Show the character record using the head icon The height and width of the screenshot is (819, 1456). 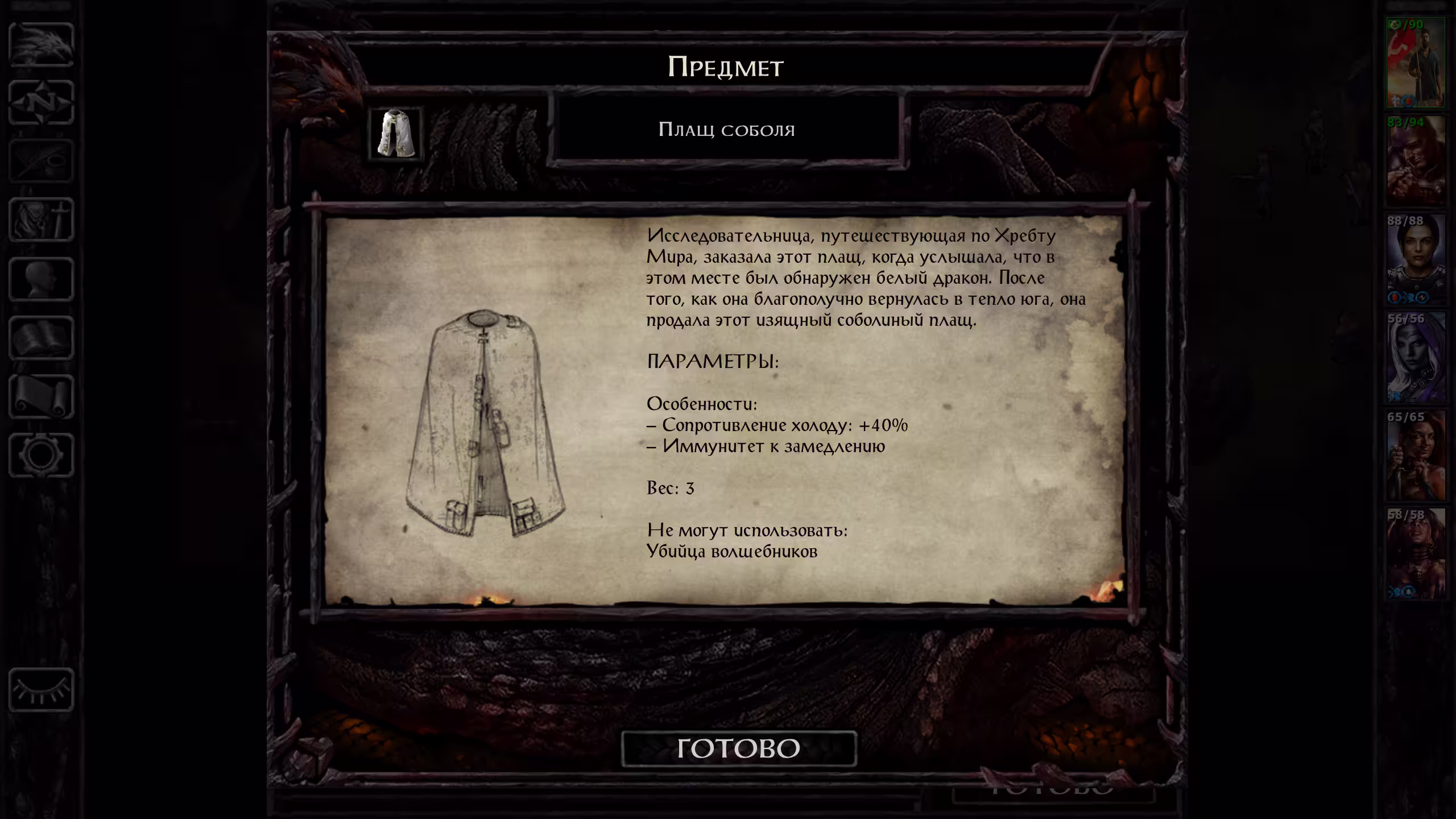click(41, 279)
